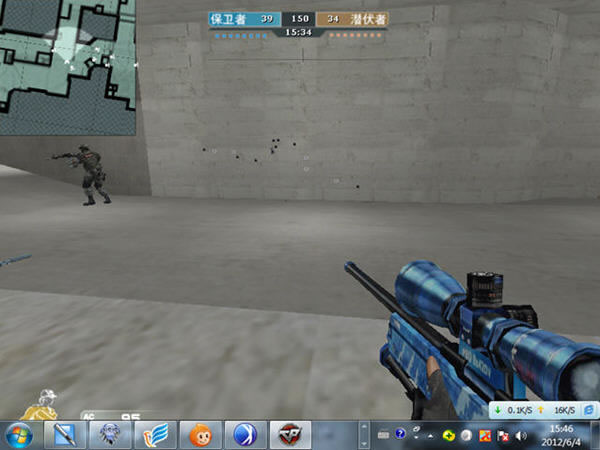Image resolution: width=600 pixels, height=450 pixels.
Task: Open the Windows Start menu
Action: 20,435
